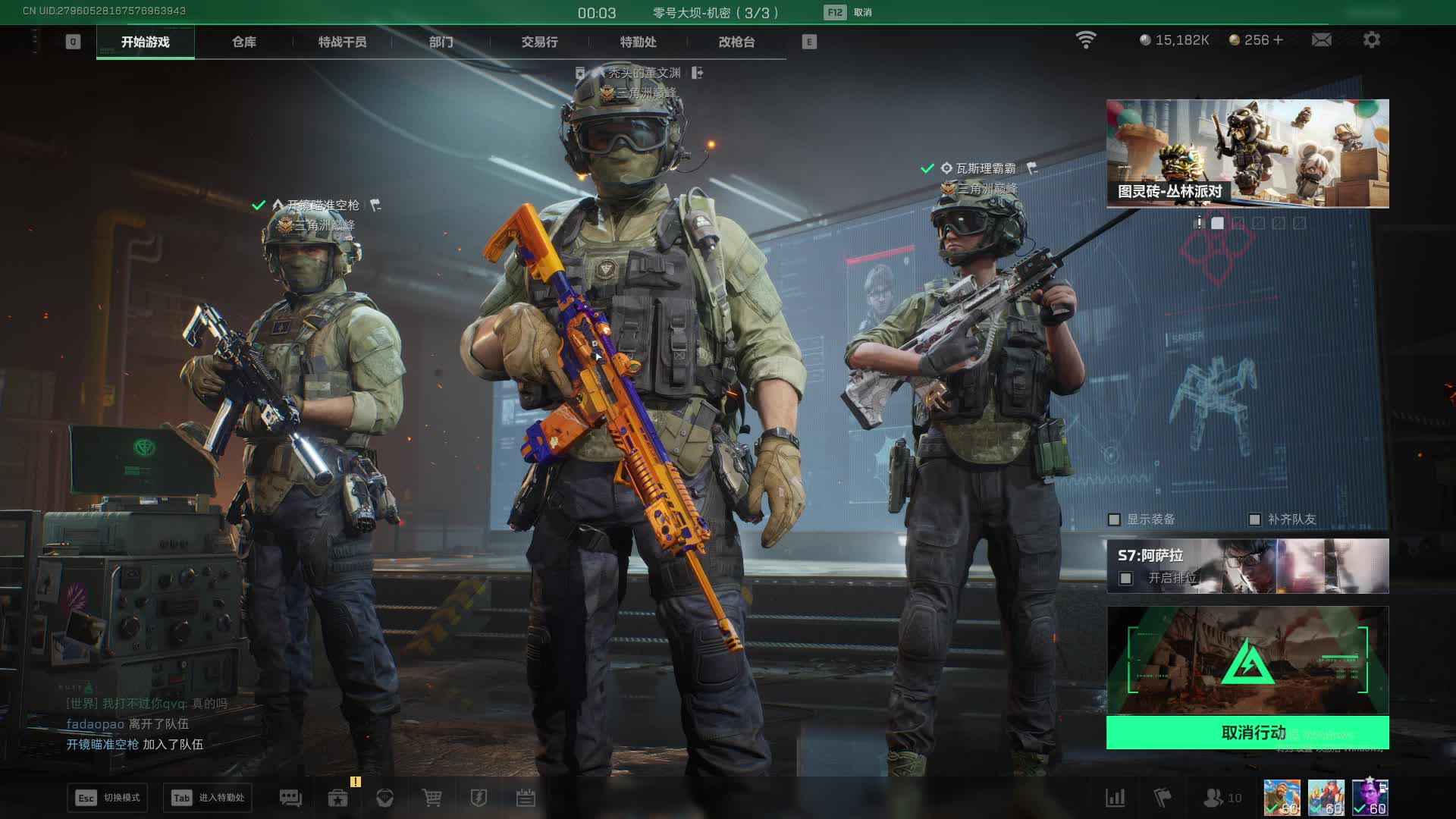The width and height of the screenshot is (1456, 819).
Task: Open the shopping cart store icon
Action: [x=431, y=798]
